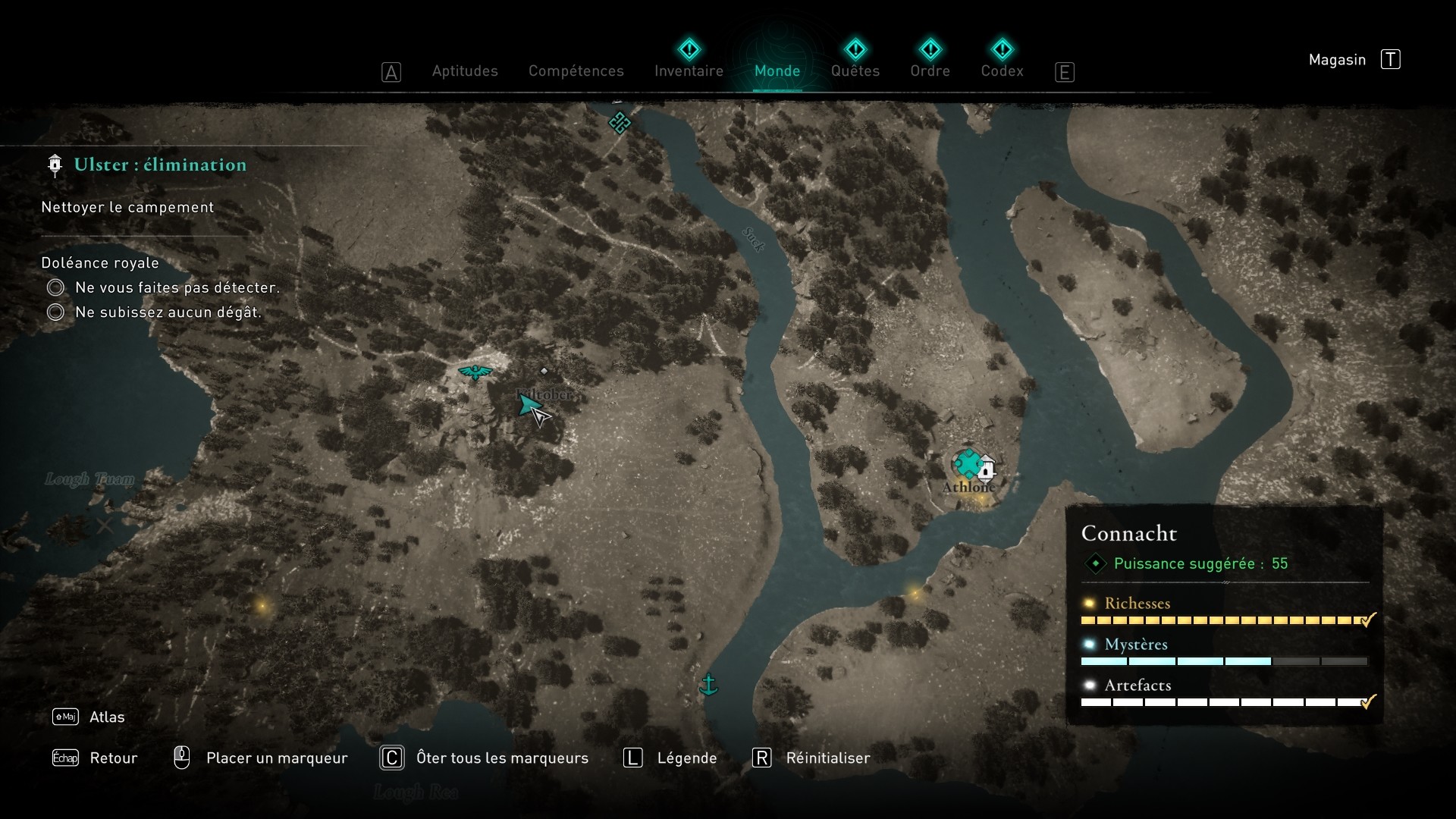The width and height of the screenshot is (1456, 819).
Task: Select the yellow wealth dot near Lough Rea
Action: click(263, 606)
